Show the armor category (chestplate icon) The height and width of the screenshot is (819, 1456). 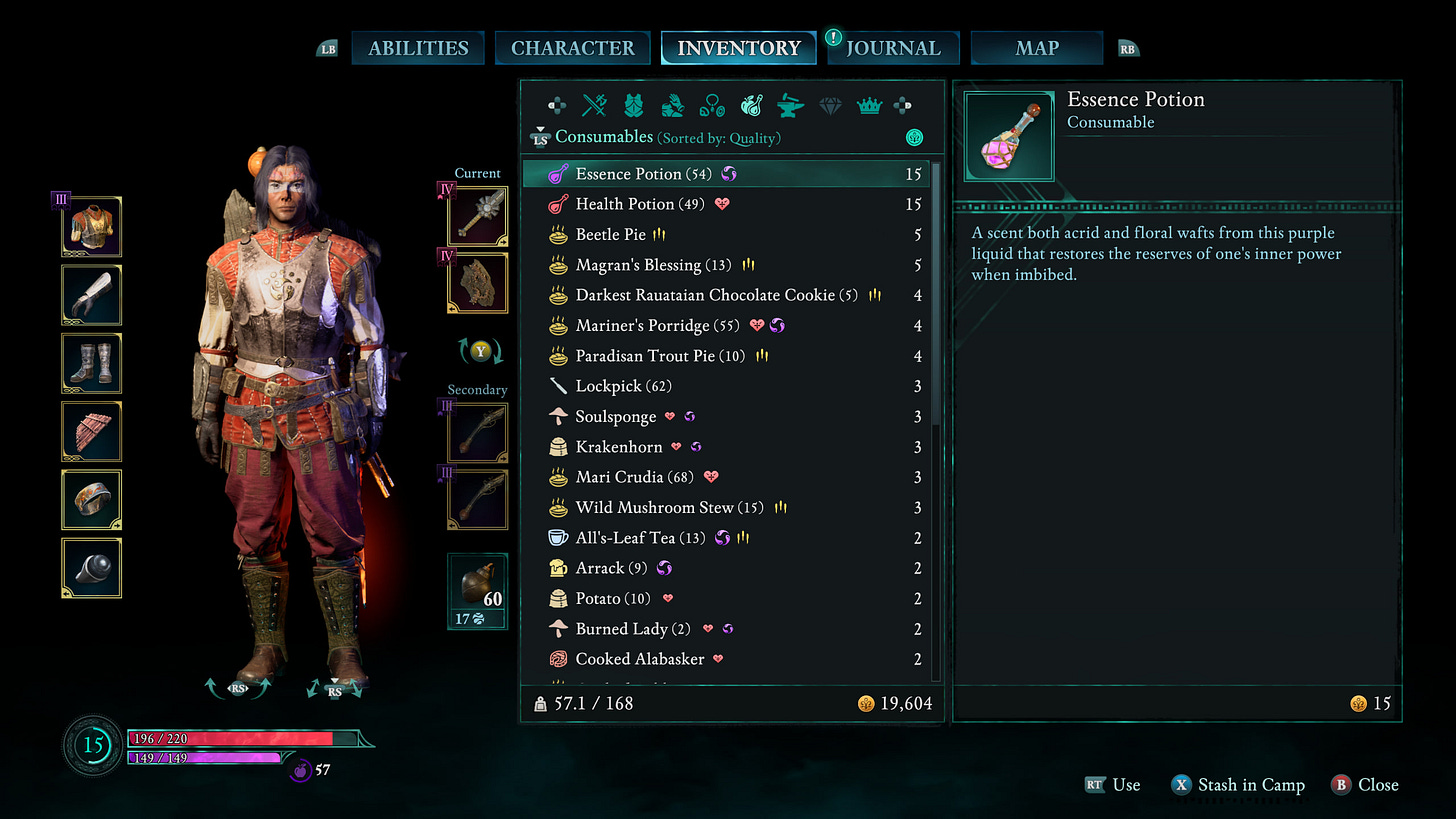[633, 105]
